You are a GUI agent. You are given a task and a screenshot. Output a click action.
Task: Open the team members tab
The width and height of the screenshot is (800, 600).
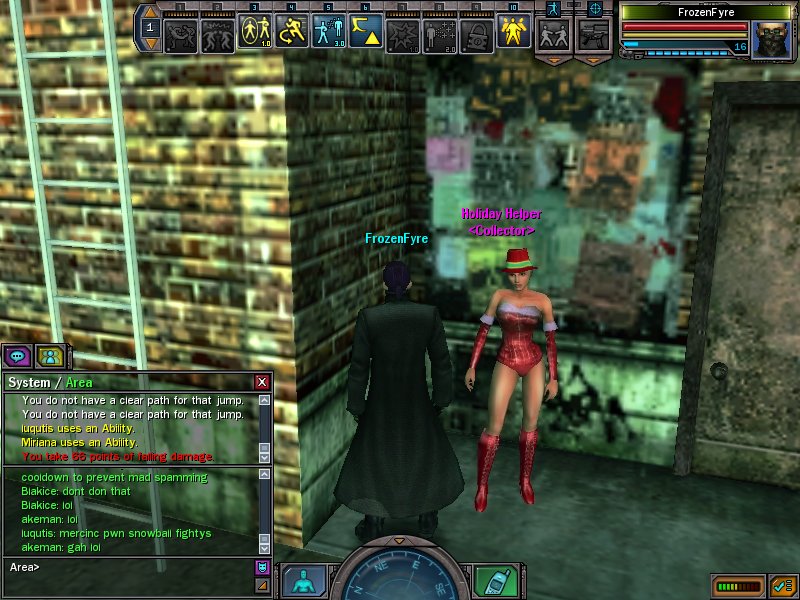(x=49, y=355)
